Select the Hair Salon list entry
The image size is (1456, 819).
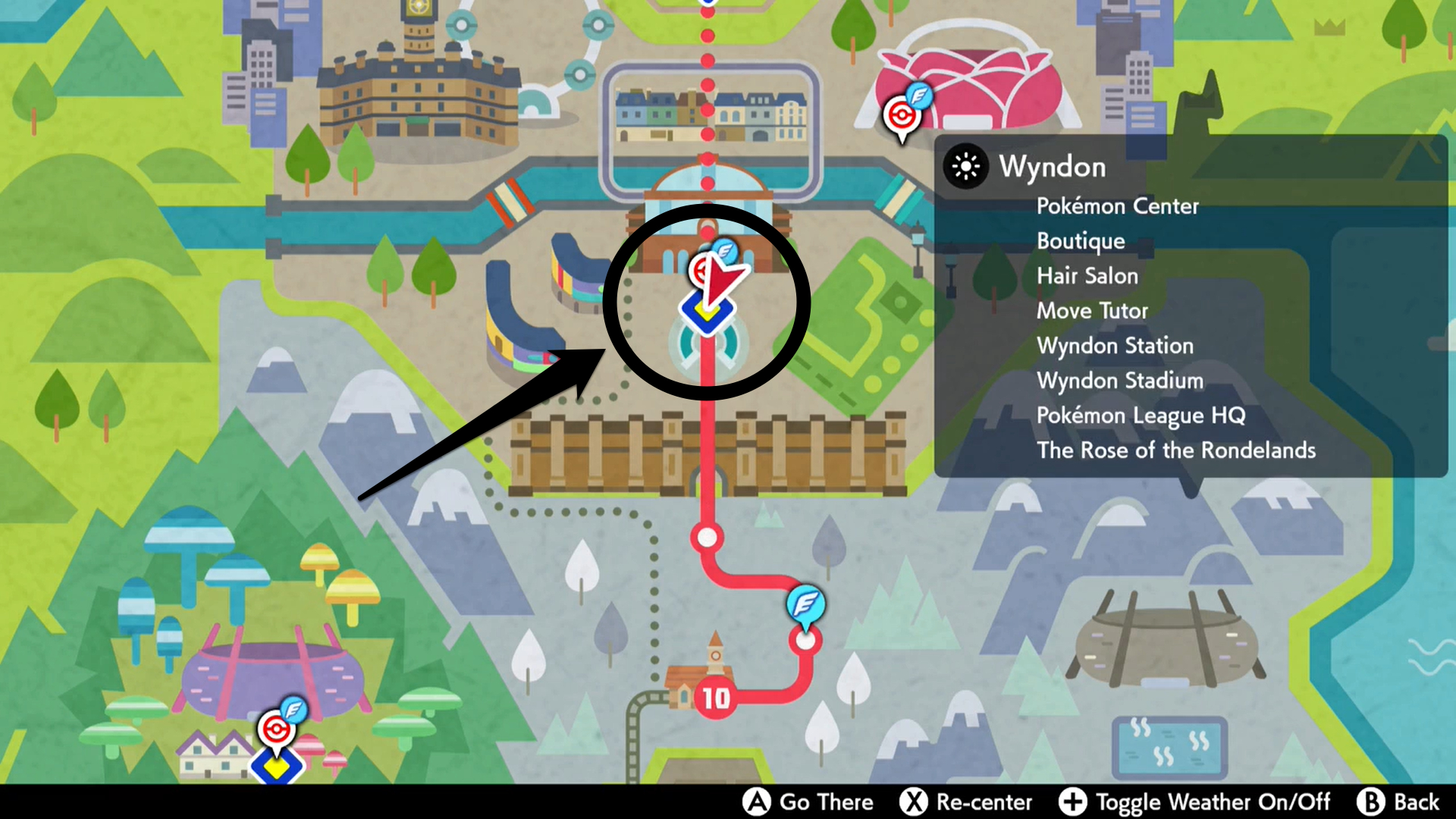click(x=1087, y=276)
